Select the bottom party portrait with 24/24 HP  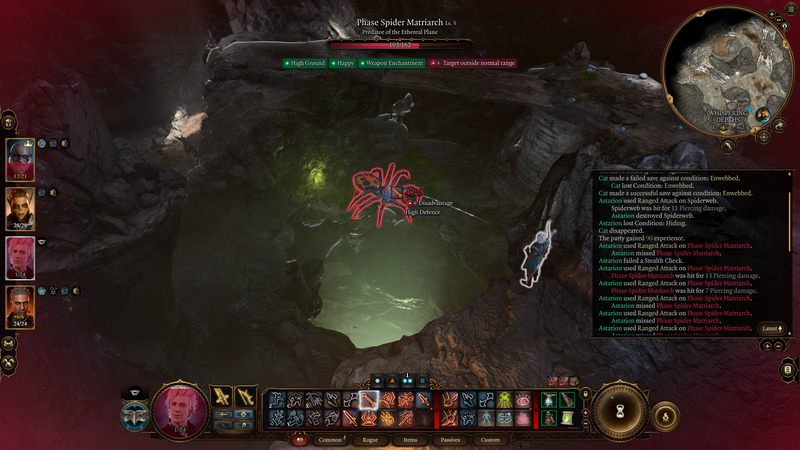pyautogui.click(x=20, y=305)
